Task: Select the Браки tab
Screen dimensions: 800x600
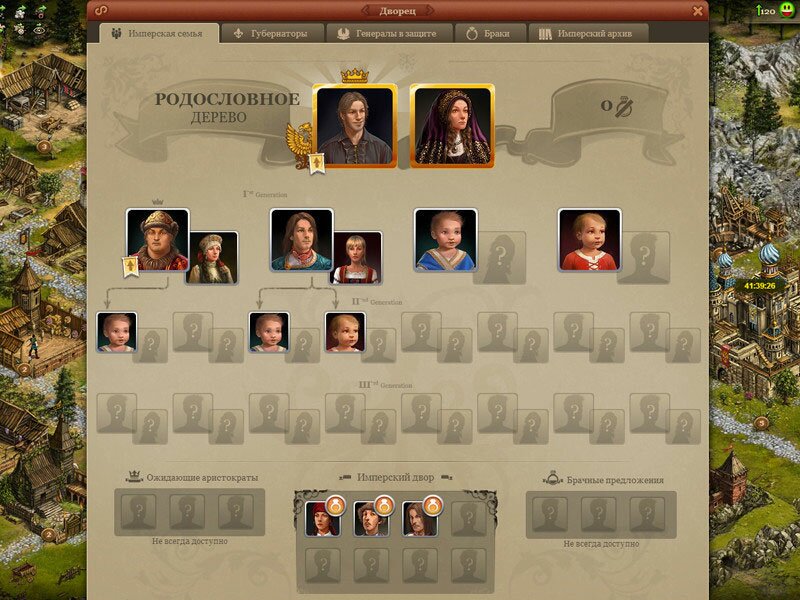Action: tap(488, 33)
